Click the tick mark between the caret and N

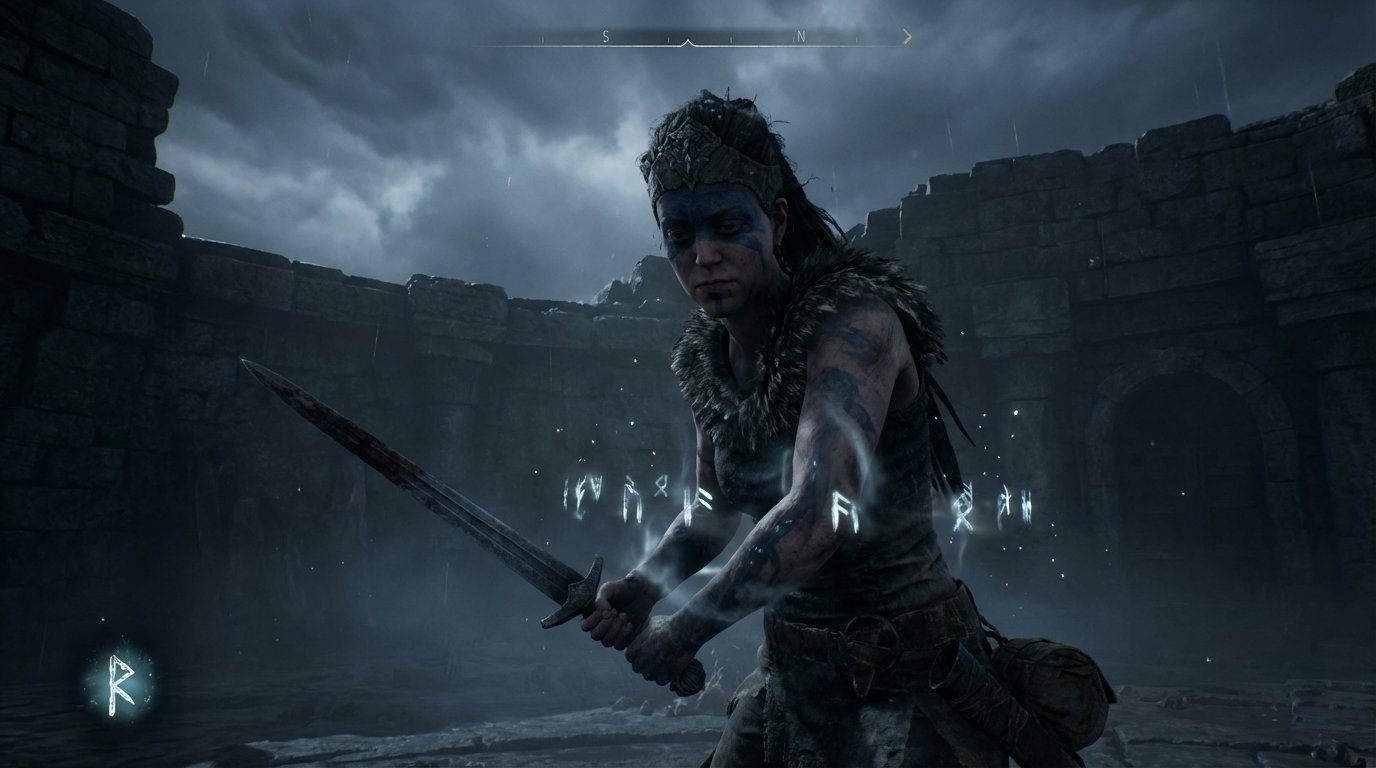pyautogui.click(x=731, y=38)
